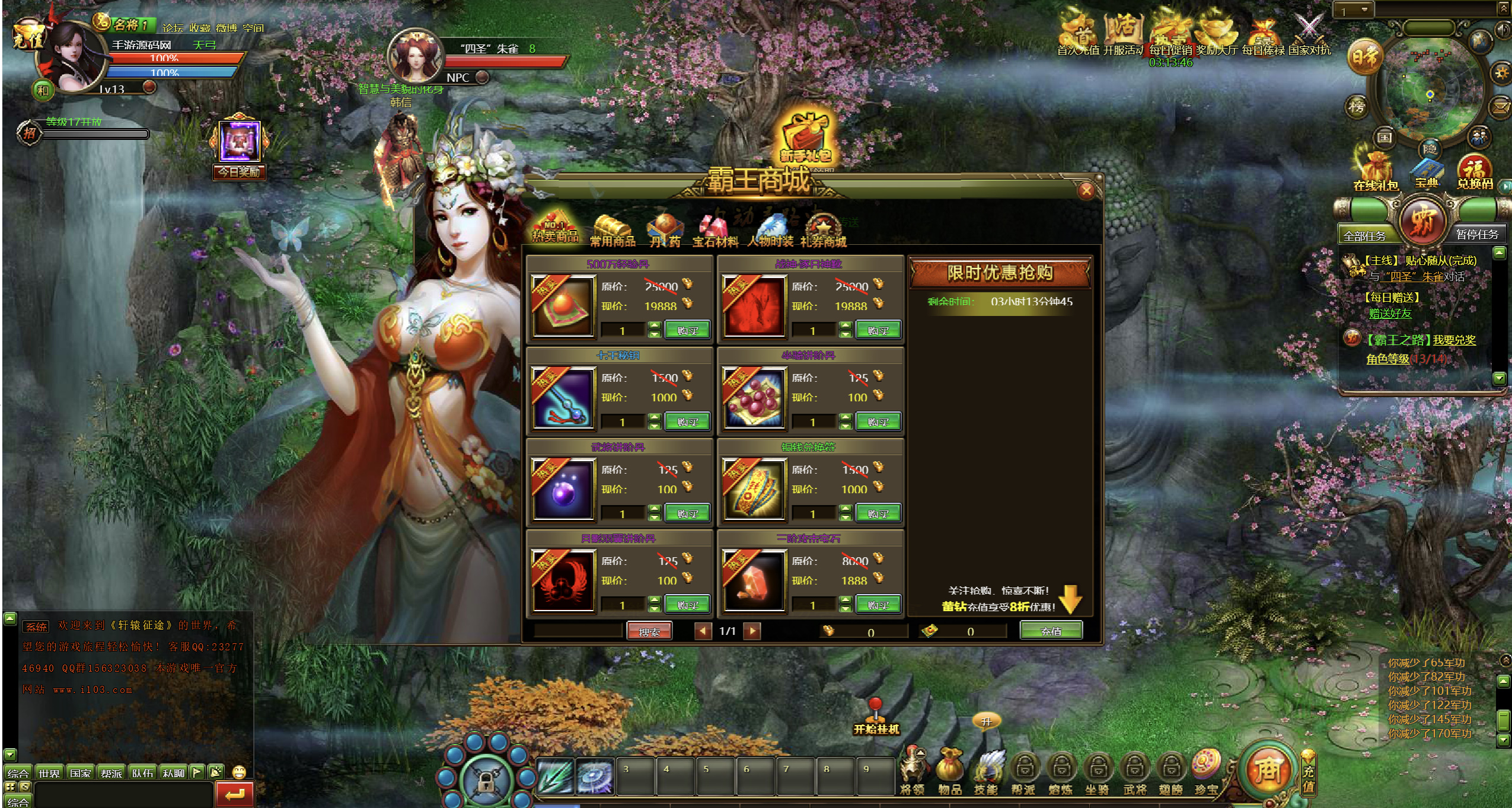Open the 技能 skills panel
The image size is (1512, 808).
click(987, 771)
